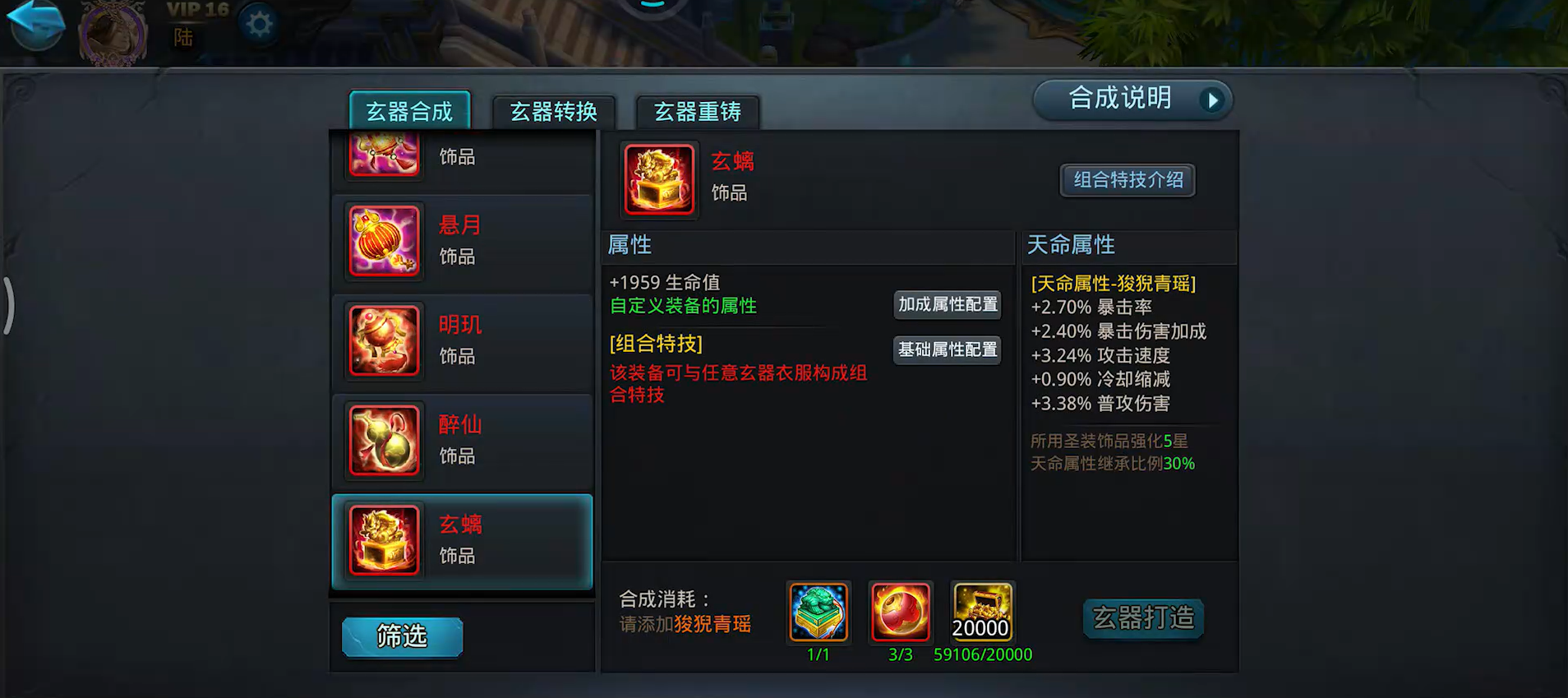Screen dimensions: 1568x698
Task: Click the green synthesis material icon showing 1/1
Action: pos(818,612)
